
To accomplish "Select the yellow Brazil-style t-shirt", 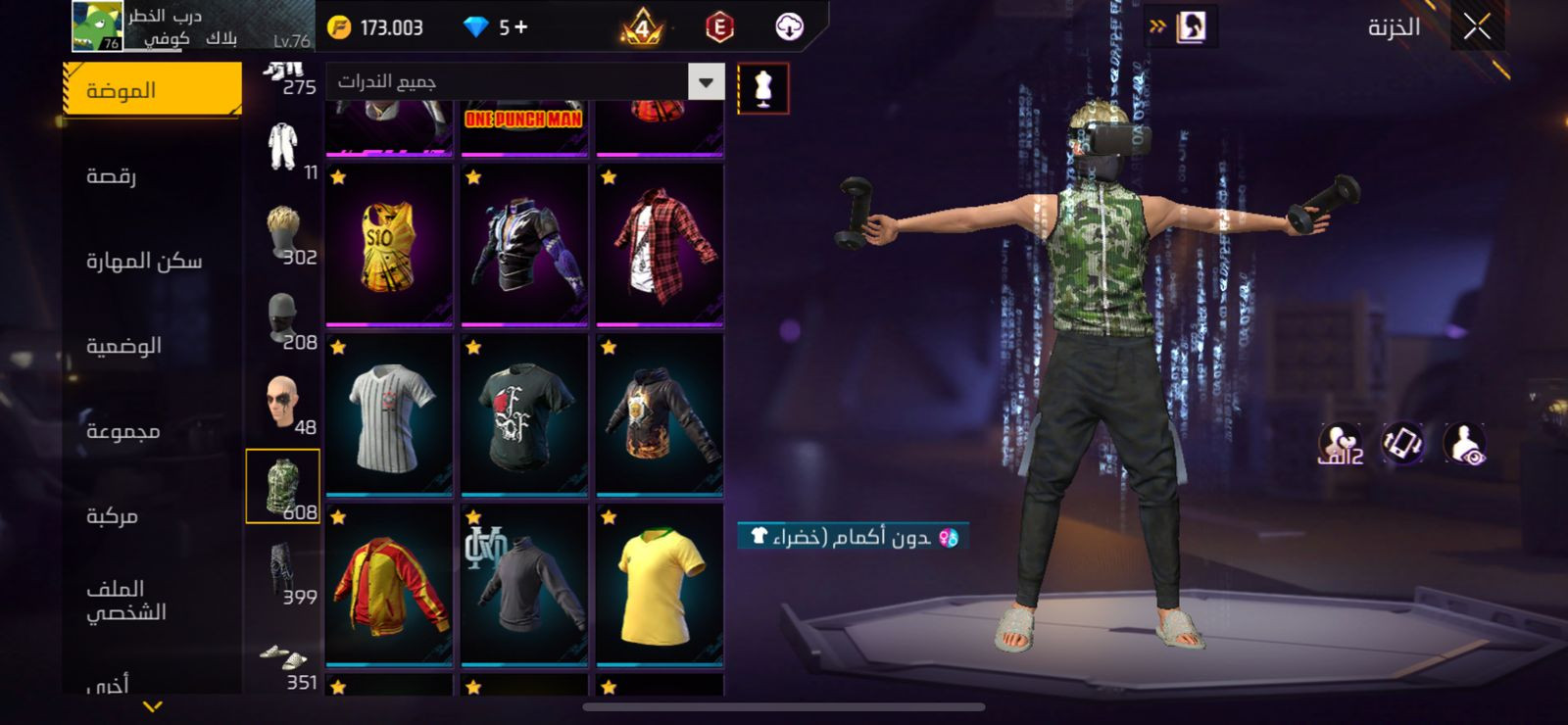I will pyautogui.click(x=660, y=585).
